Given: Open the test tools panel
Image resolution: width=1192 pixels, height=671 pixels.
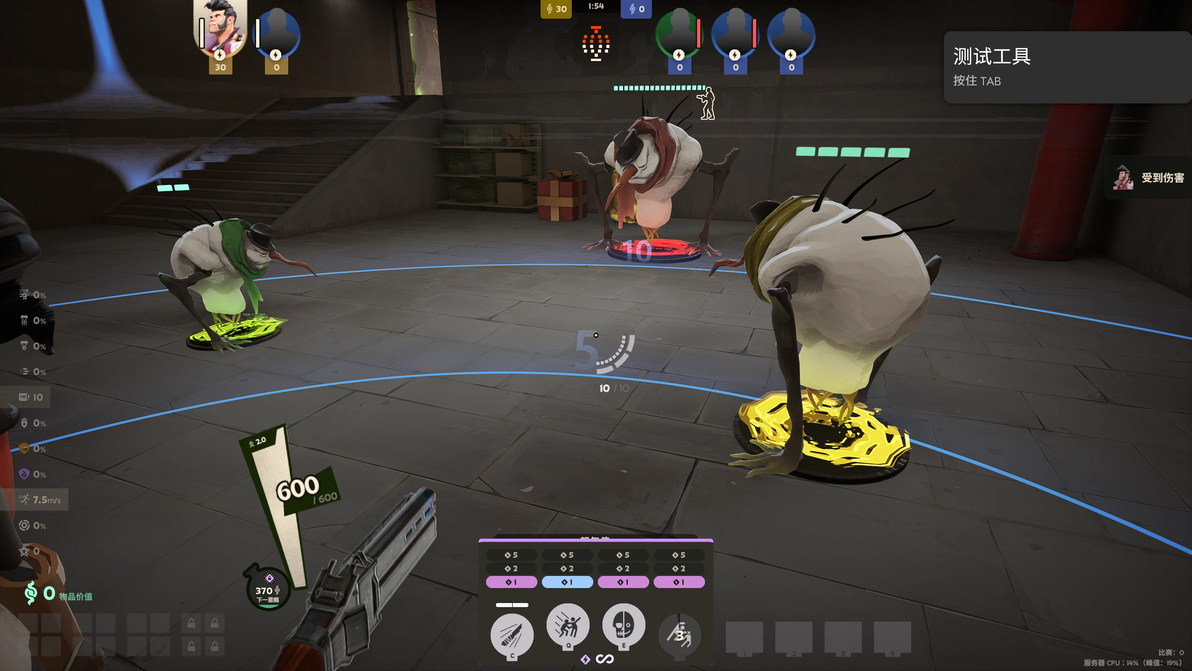Looking at the screenshot, I should pos(1067,67).
